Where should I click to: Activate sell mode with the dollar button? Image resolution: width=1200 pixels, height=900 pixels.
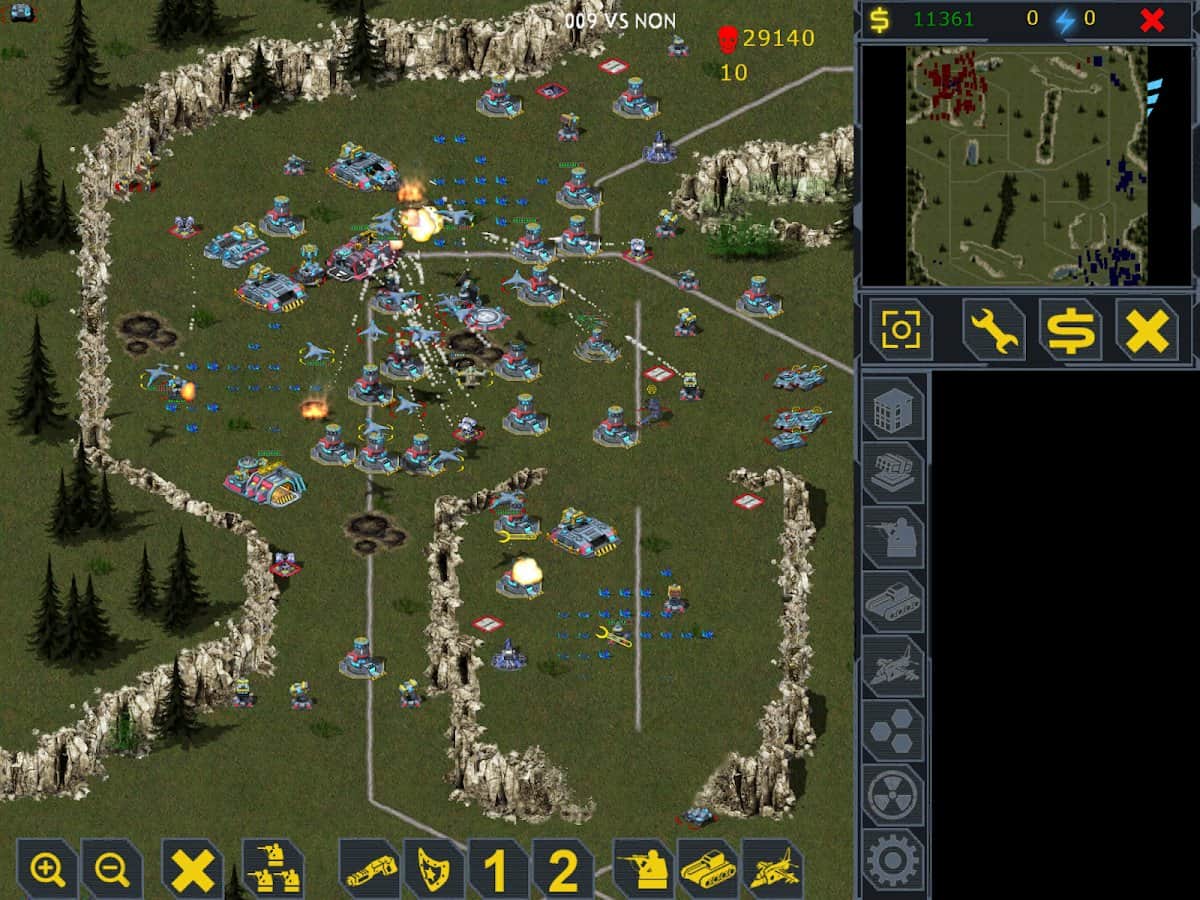(x=1070, y=329)
